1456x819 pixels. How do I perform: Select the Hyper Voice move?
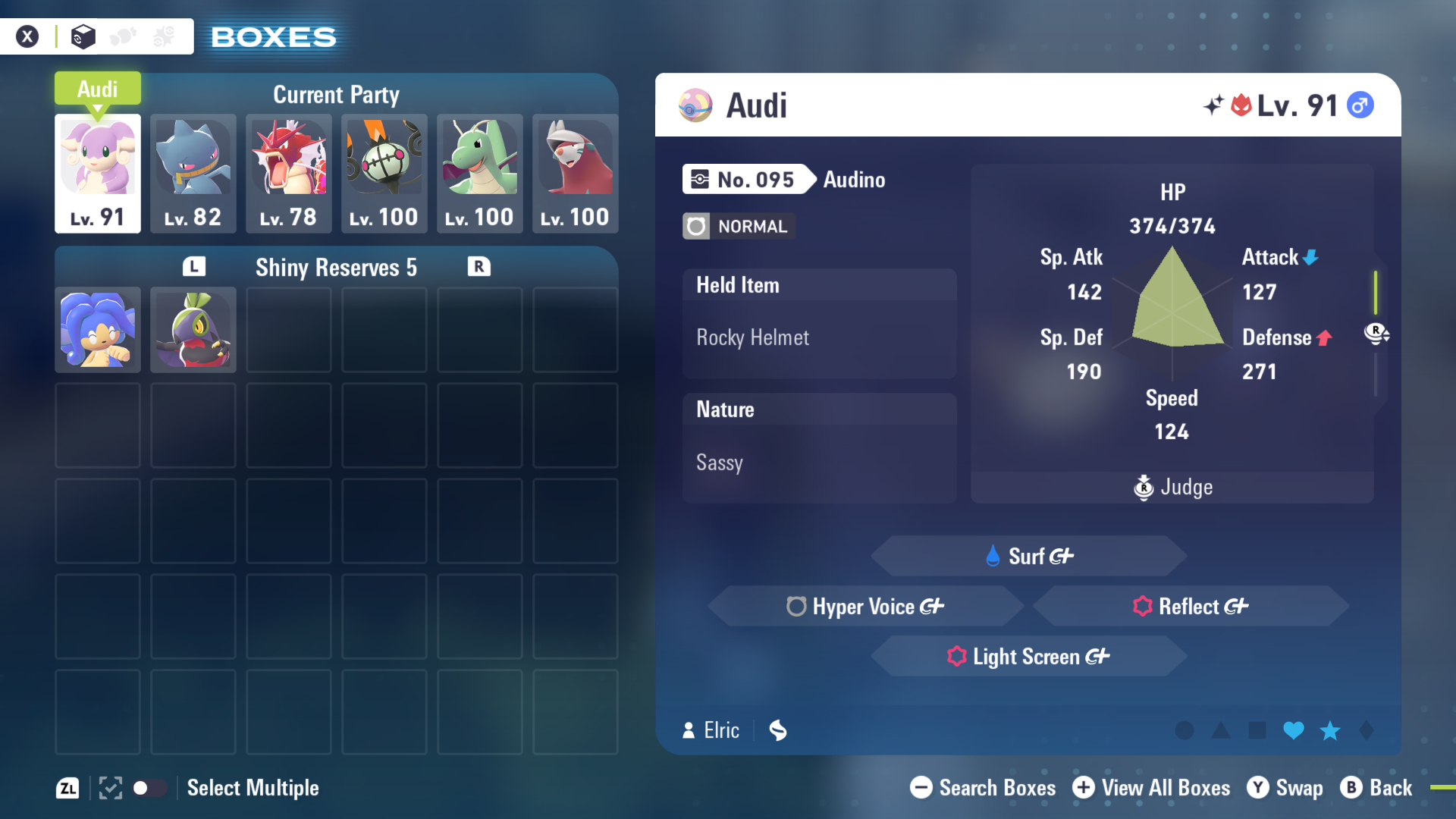point(865,606)
